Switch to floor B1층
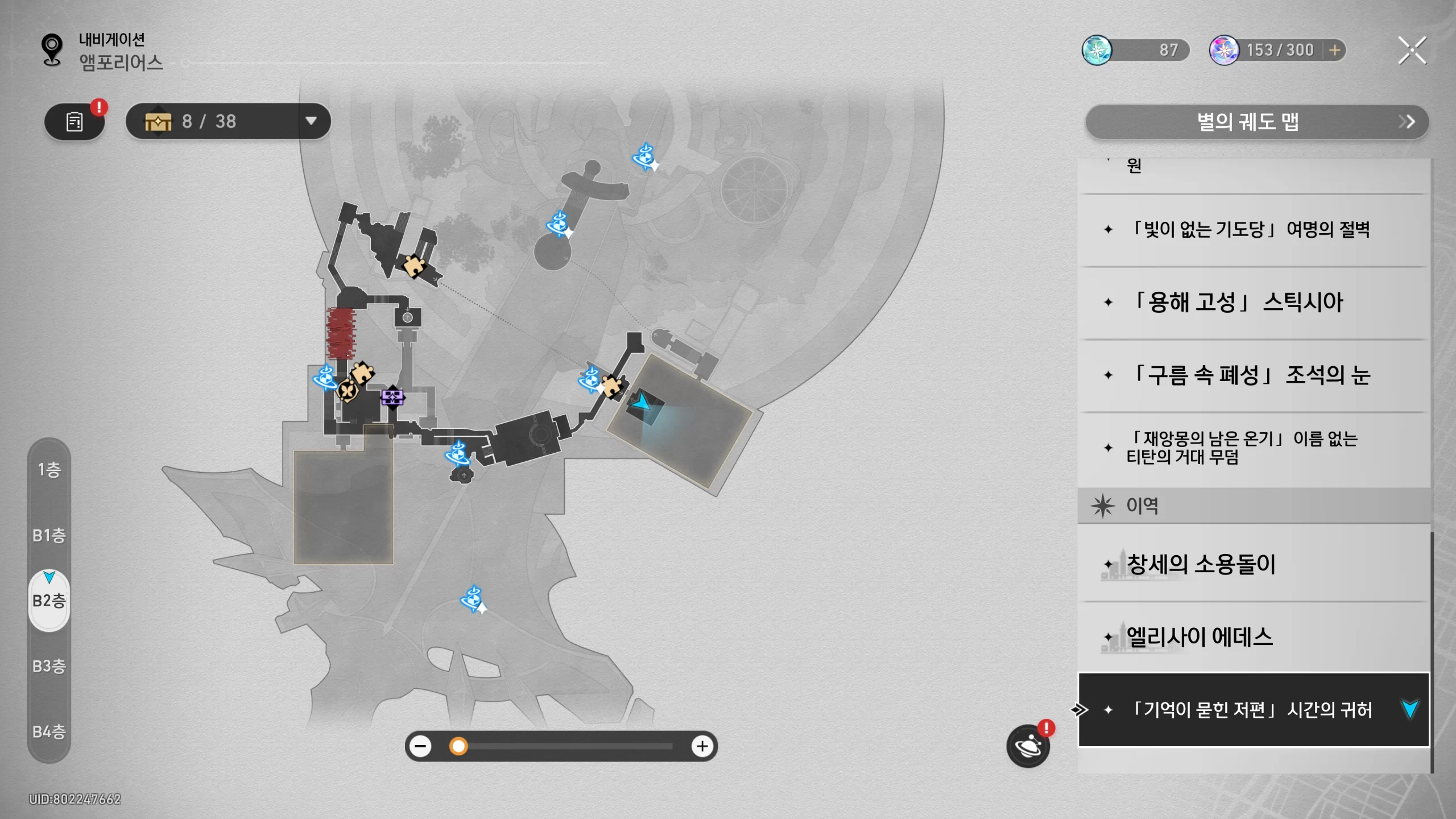 49,535
